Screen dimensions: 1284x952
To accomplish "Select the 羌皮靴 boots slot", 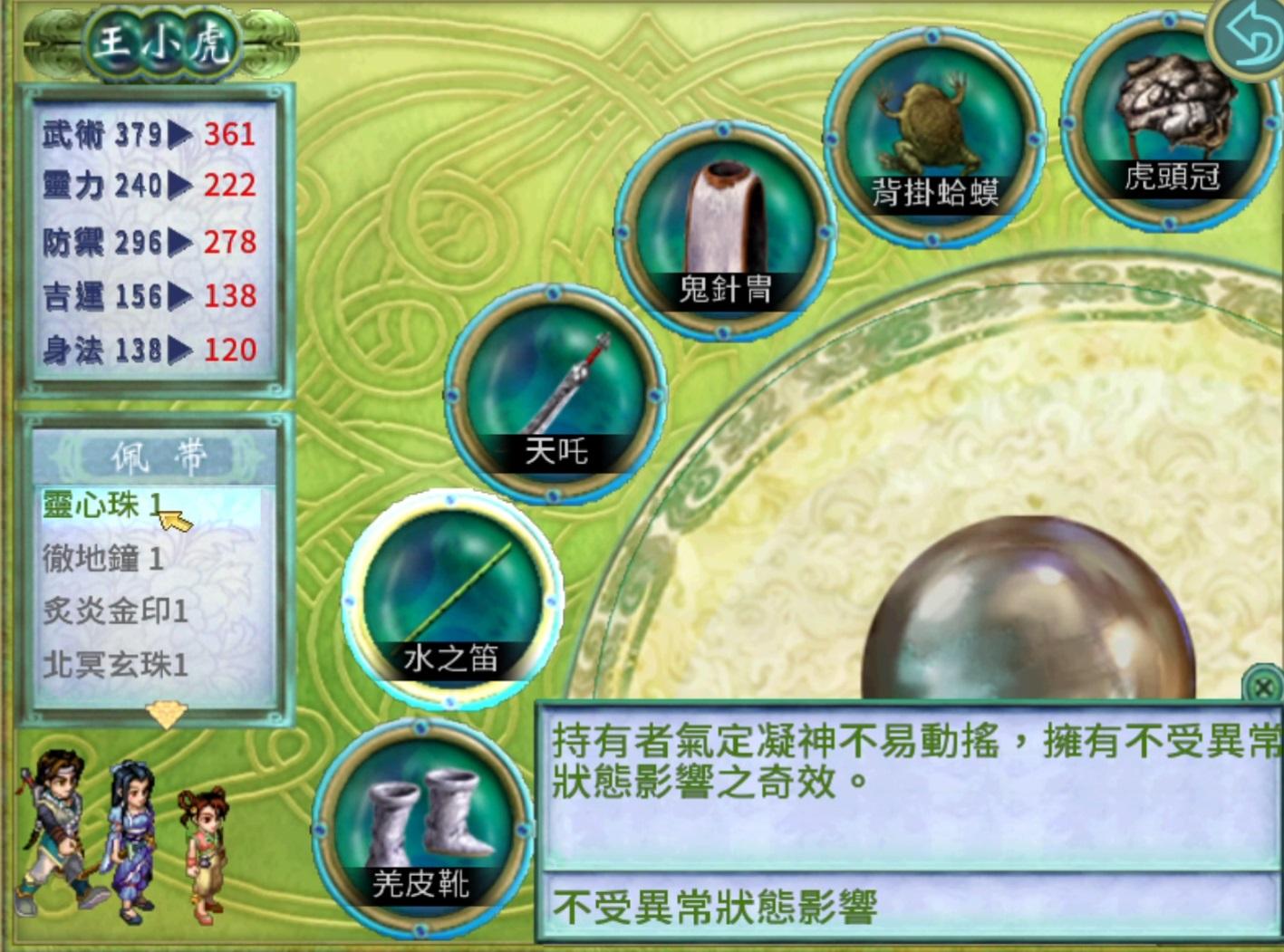I will tap(421, 829).
